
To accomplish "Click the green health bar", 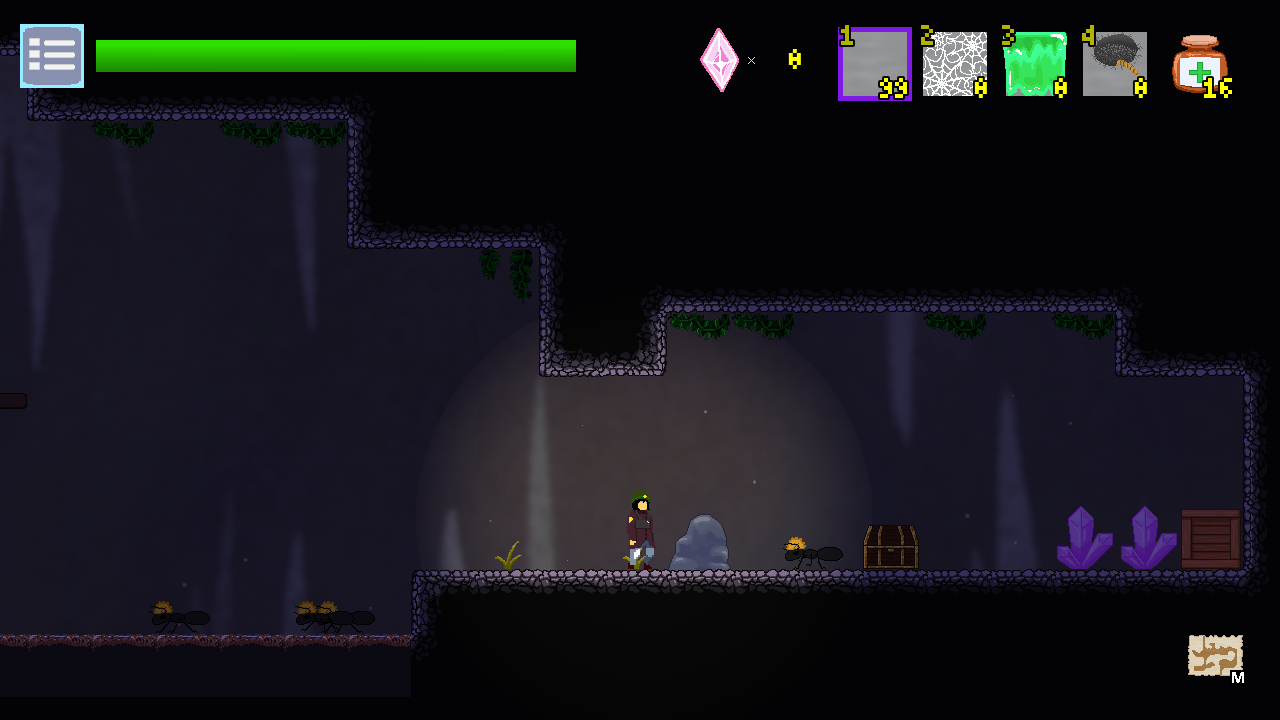I will point(335,56).
